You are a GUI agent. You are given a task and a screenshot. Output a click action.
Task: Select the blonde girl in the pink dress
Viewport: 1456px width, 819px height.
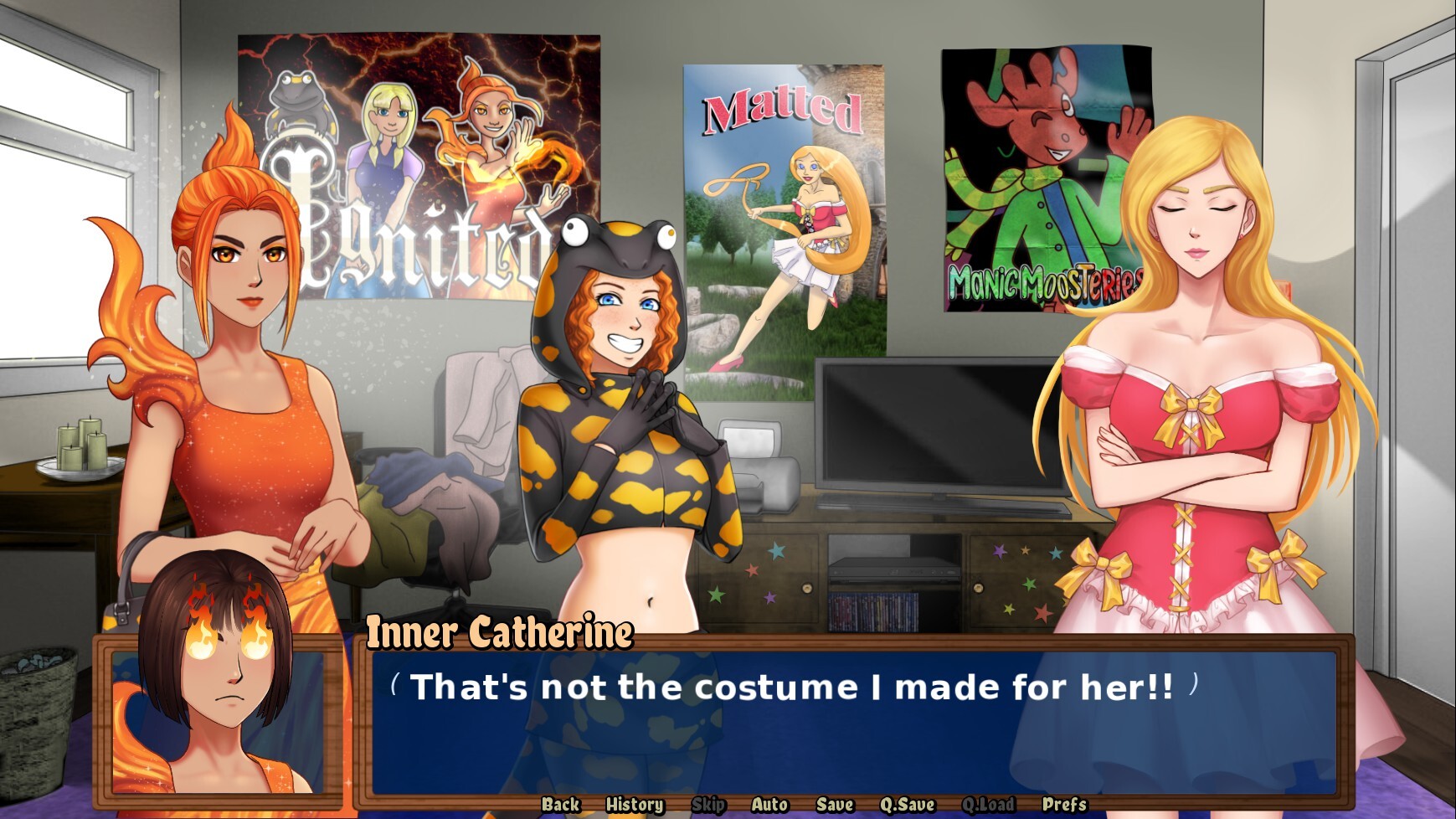[1197, 377]
